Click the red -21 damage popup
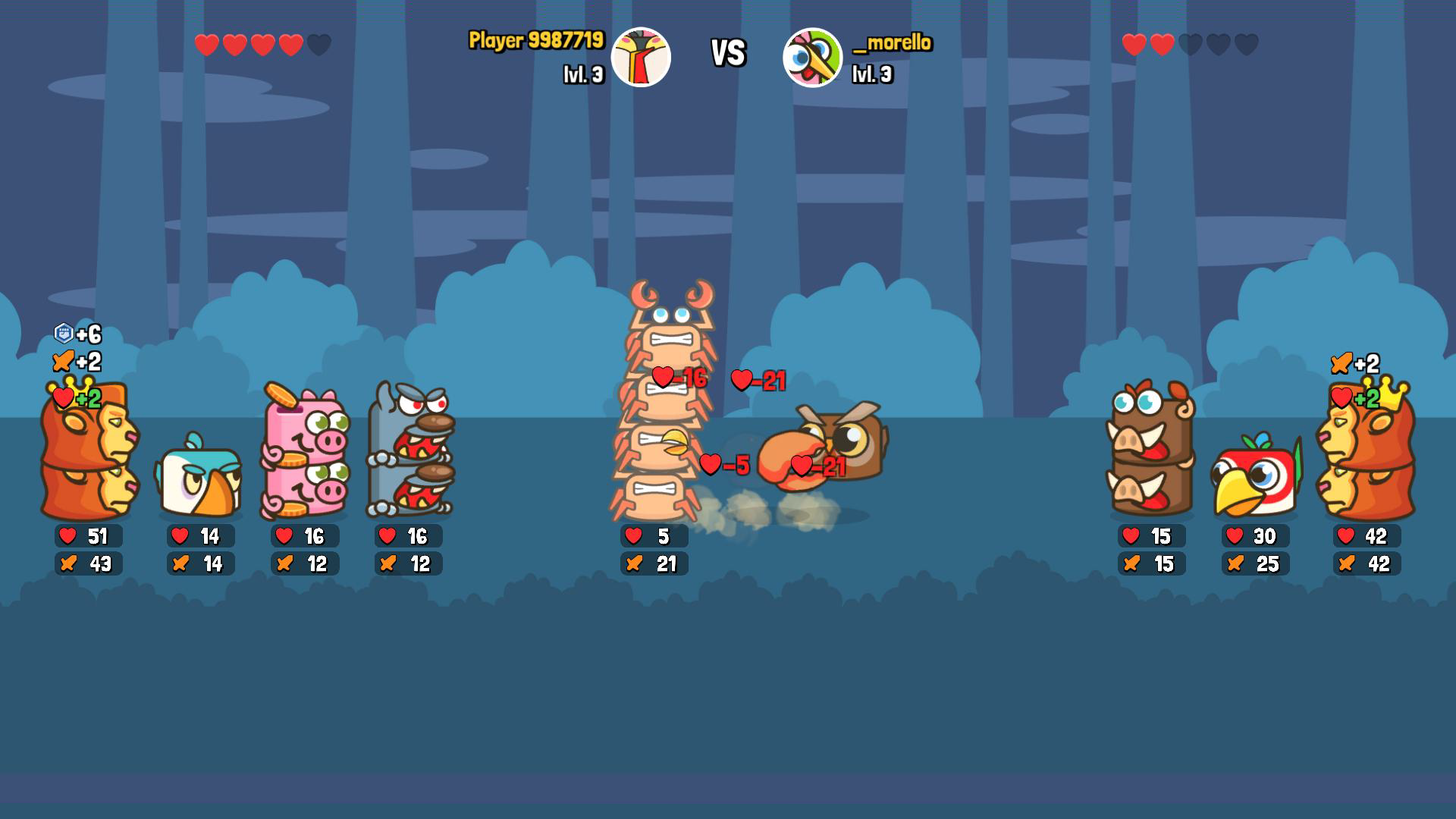Screen dimensions: 1456x819 coord(758,381)
